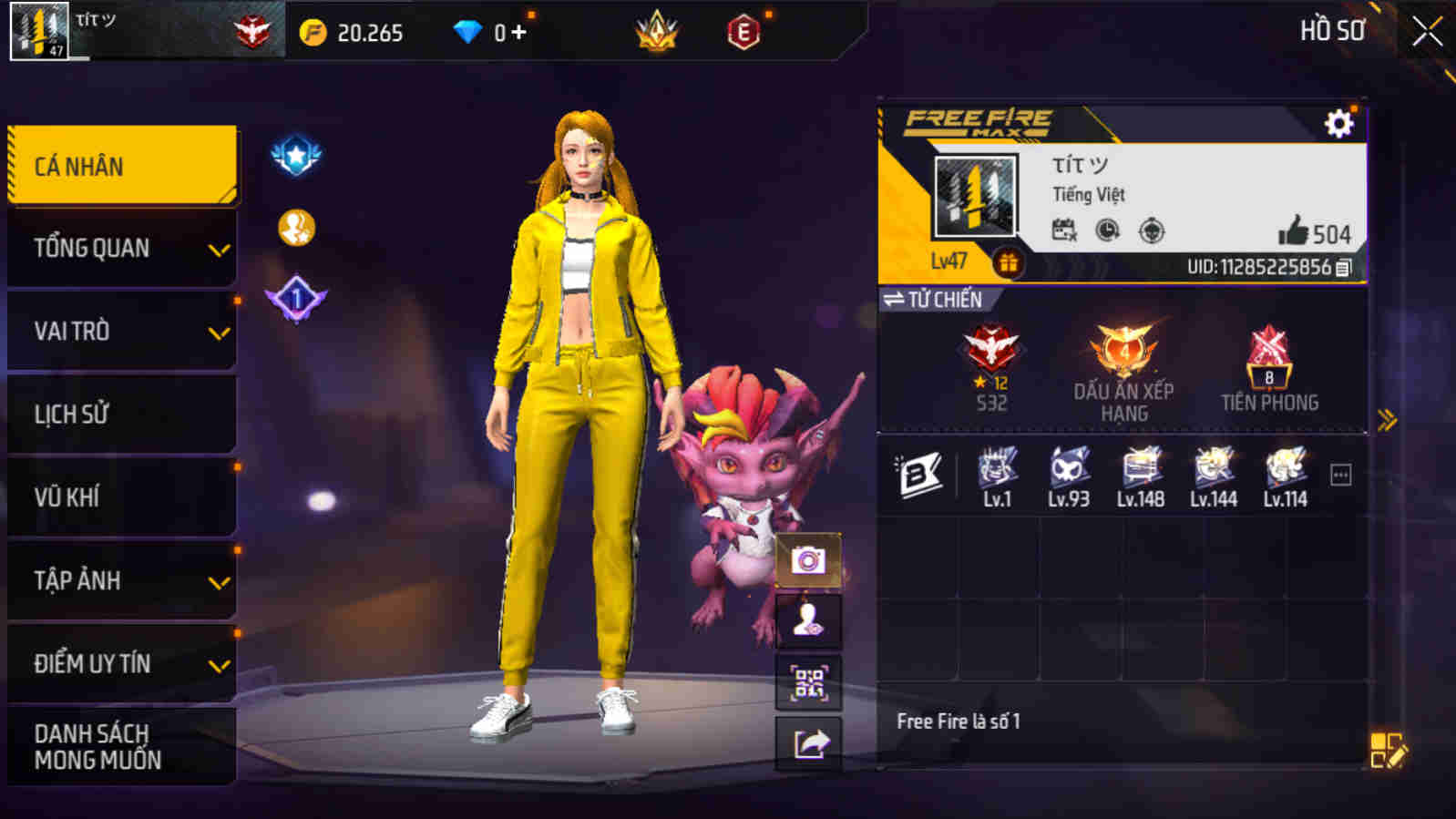Select the playtime clock icon on profile card
Viewport: 1456px width, 819px height.
pos(1106,231)
